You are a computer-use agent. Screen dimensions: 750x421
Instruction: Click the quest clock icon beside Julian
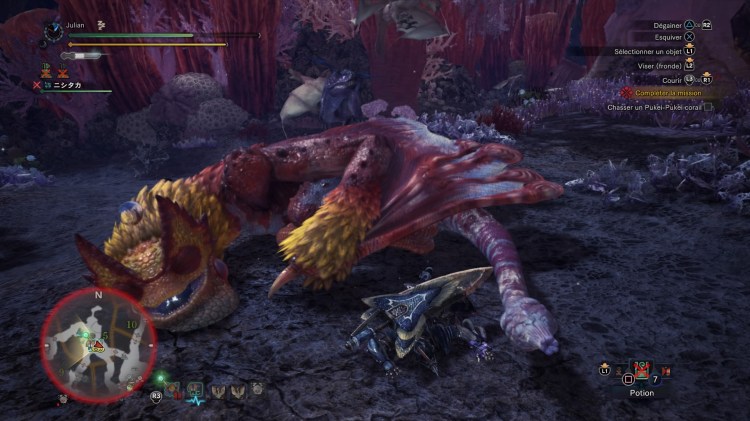pos(53,32)
